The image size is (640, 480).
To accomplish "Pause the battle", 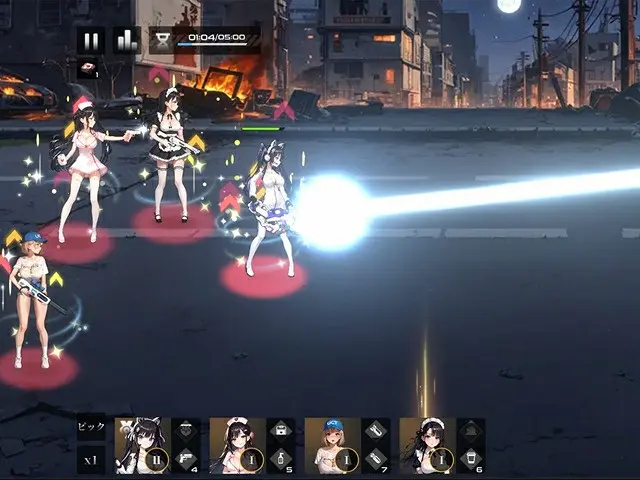I will [91, 41].
